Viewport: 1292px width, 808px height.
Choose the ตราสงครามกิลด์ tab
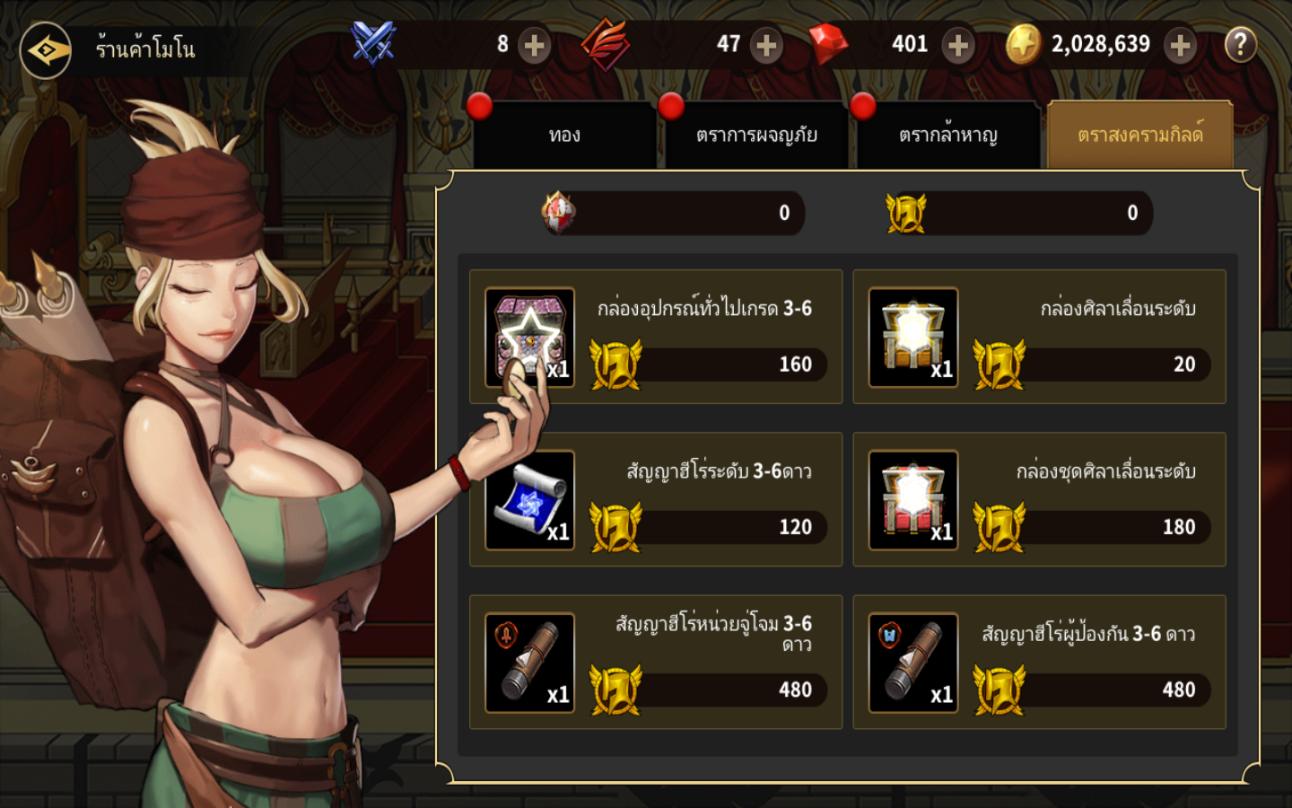[x=1140, y=135]
